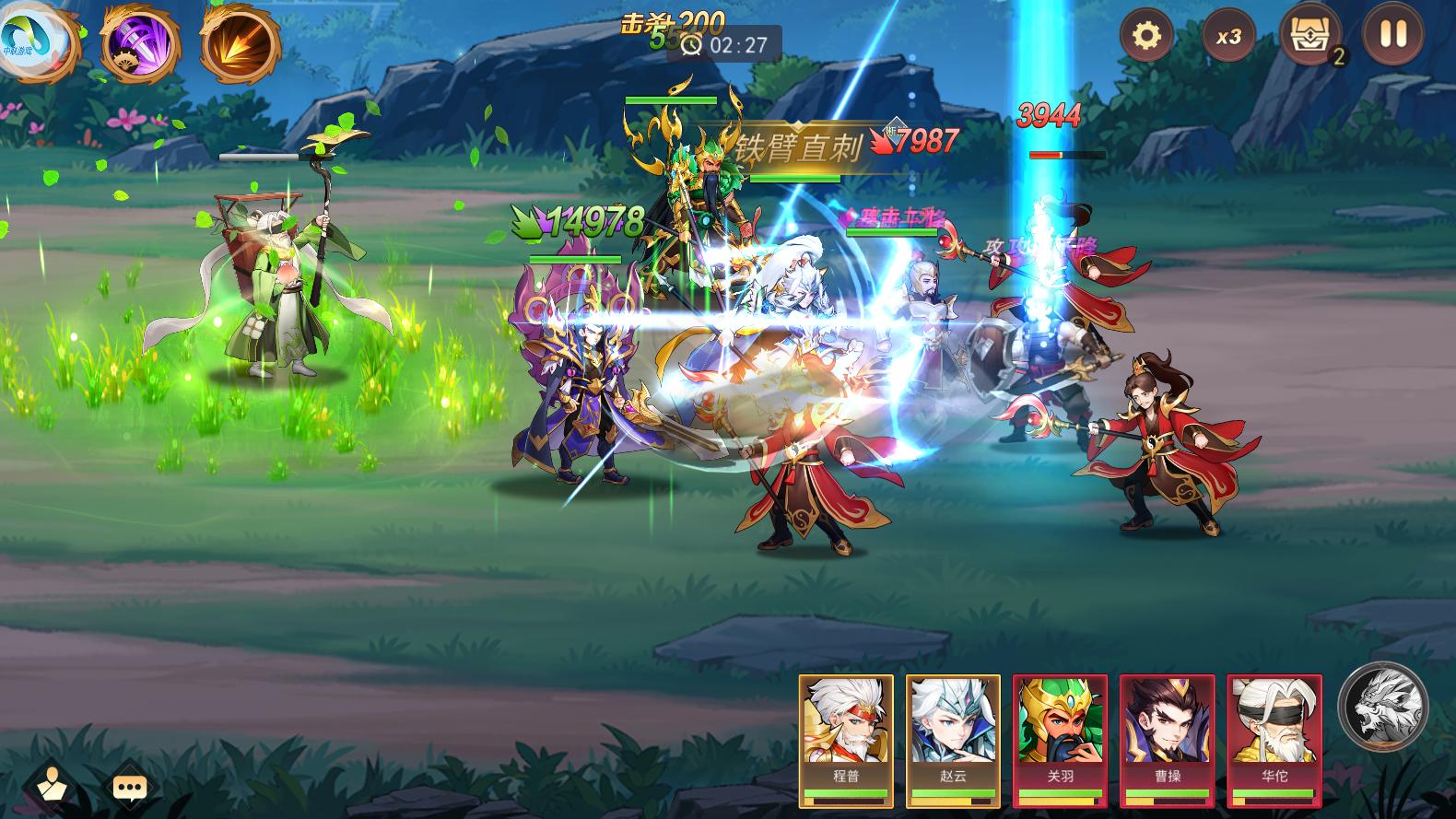This screenshot has width=1456, height=819.
Task: Tap Hua Tuo's portrait to cast skill
Action: pyautogui.click(x=1276, y=732)
